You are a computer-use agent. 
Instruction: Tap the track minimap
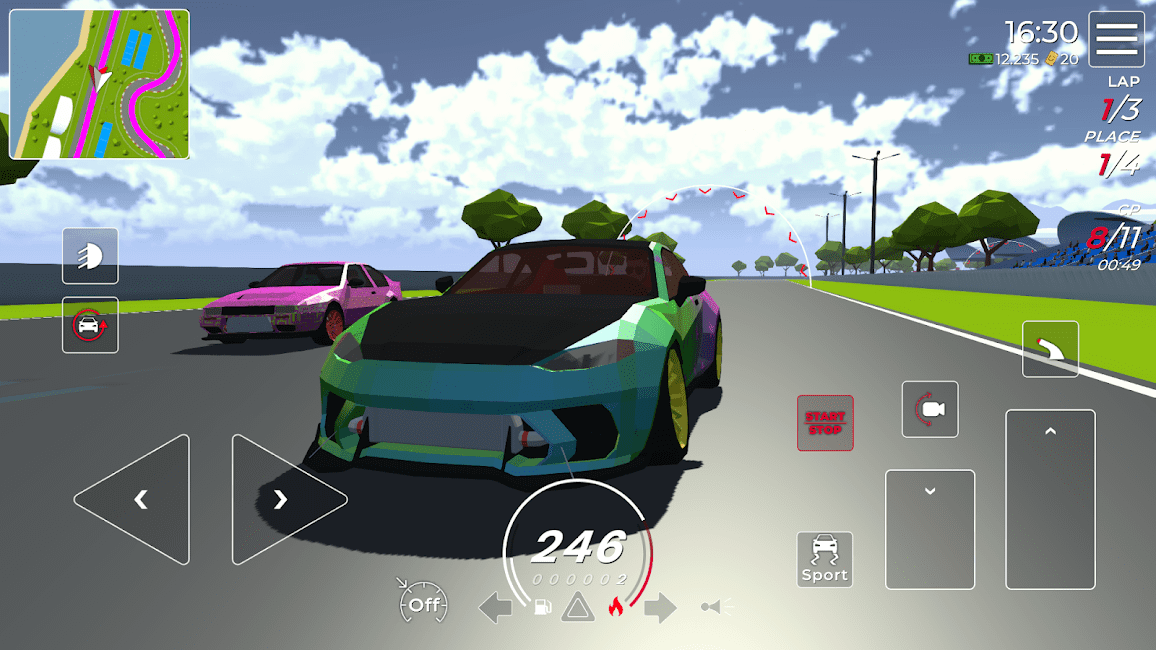[x=99, y=84]
